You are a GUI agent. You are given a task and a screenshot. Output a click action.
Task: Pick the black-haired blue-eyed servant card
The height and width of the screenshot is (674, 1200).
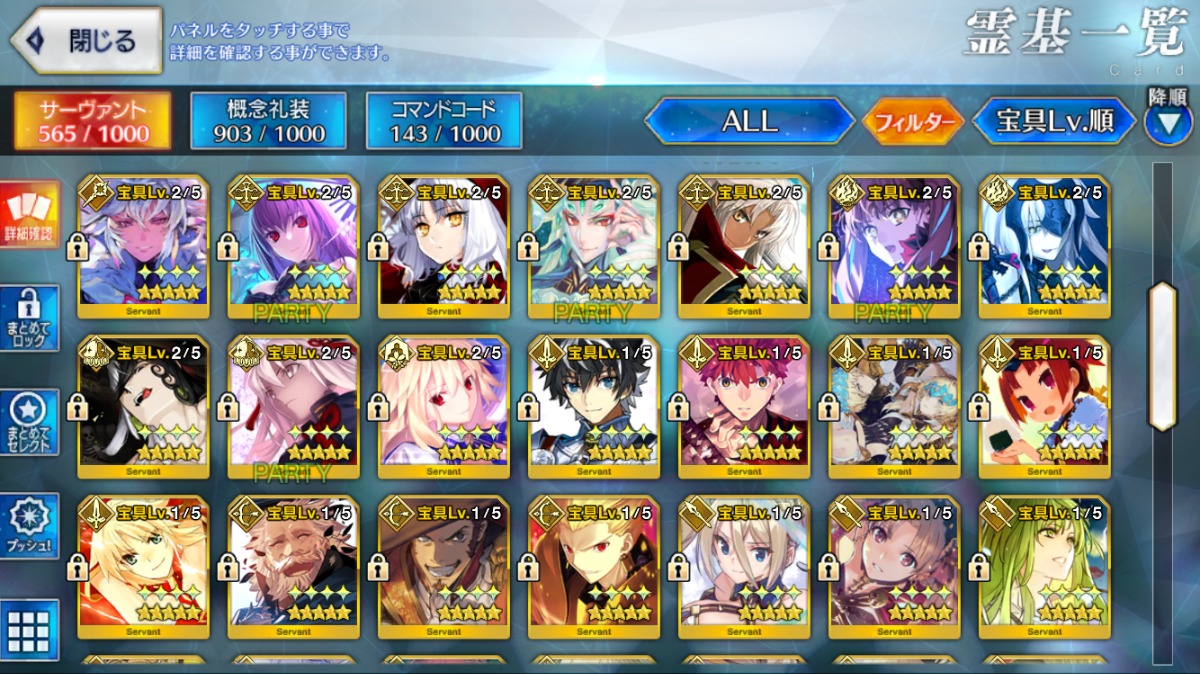pyautogui.click(x=594, y=407)
